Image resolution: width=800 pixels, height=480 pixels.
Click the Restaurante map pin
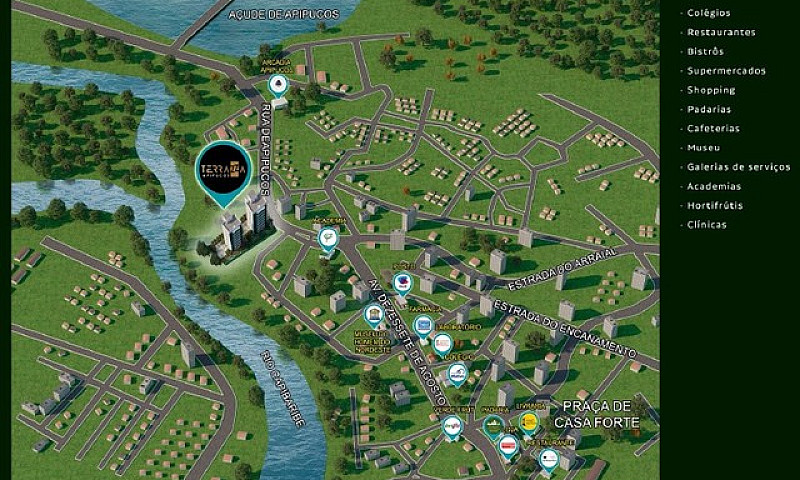click(x=549, y=459)
